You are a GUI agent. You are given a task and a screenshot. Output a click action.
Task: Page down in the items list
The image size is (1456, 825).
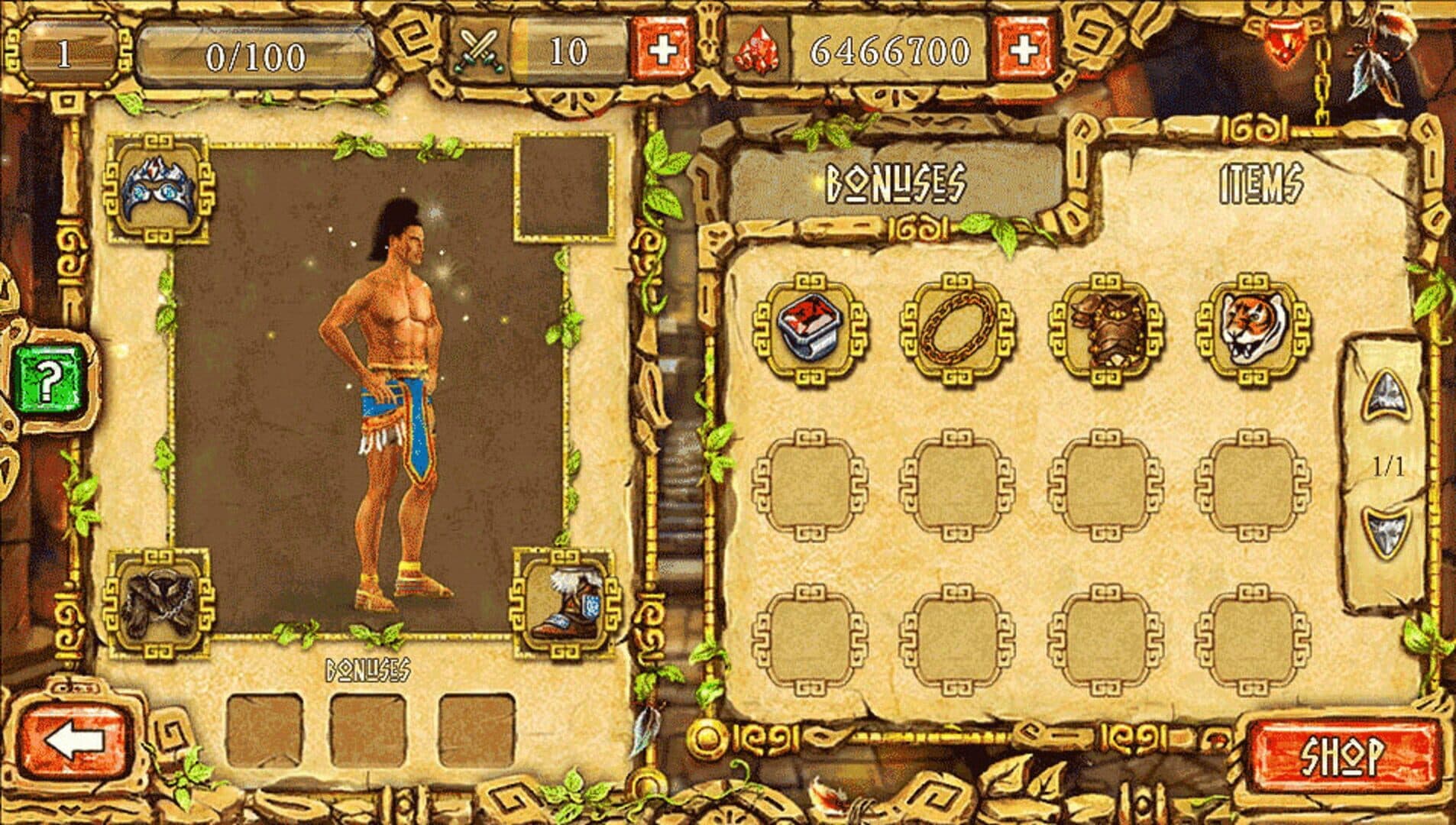click(1385, 531)
